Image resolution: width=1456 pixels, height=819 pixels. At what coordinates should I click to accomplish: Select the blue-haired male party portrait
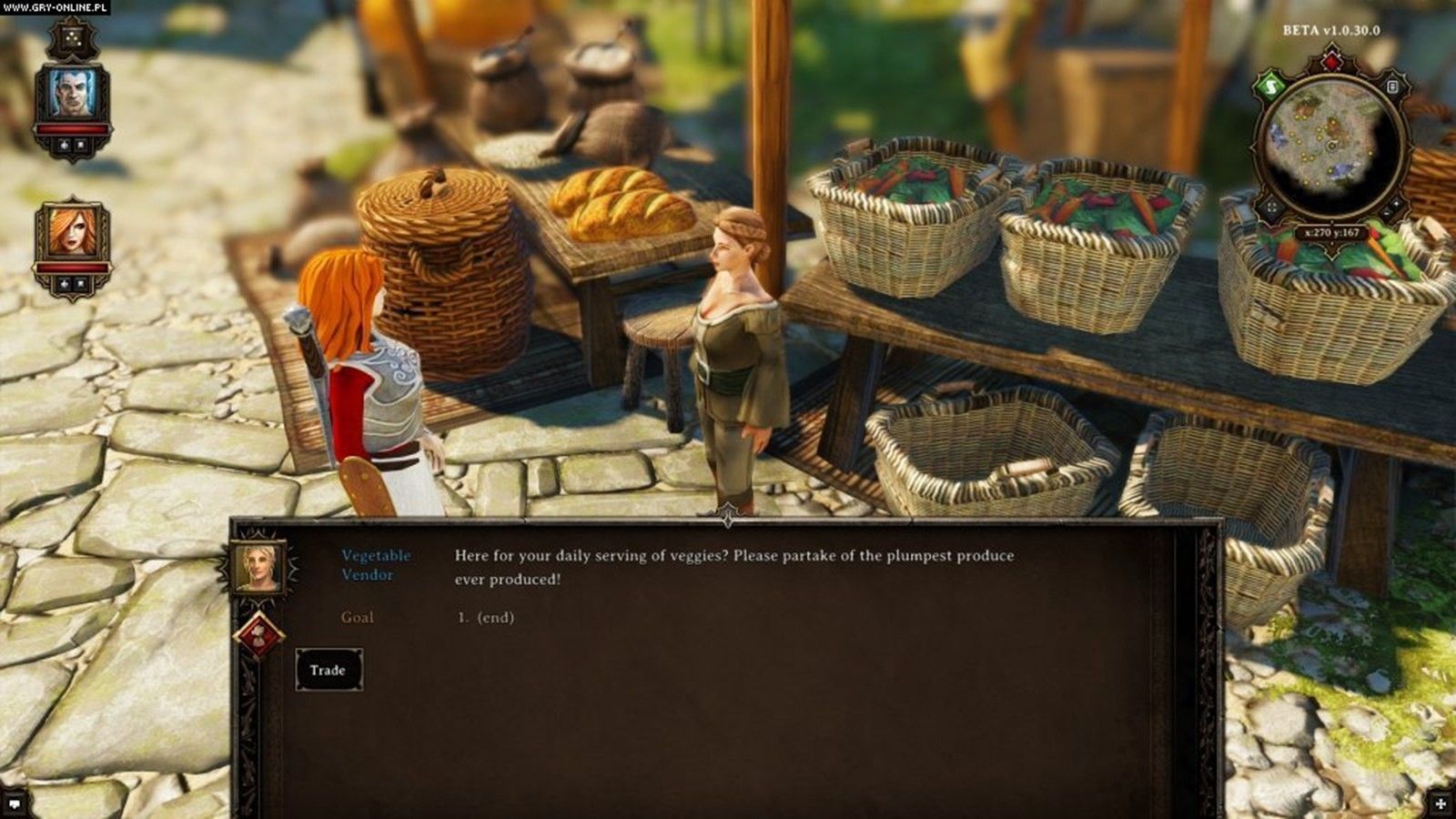(x=72, y=93)
